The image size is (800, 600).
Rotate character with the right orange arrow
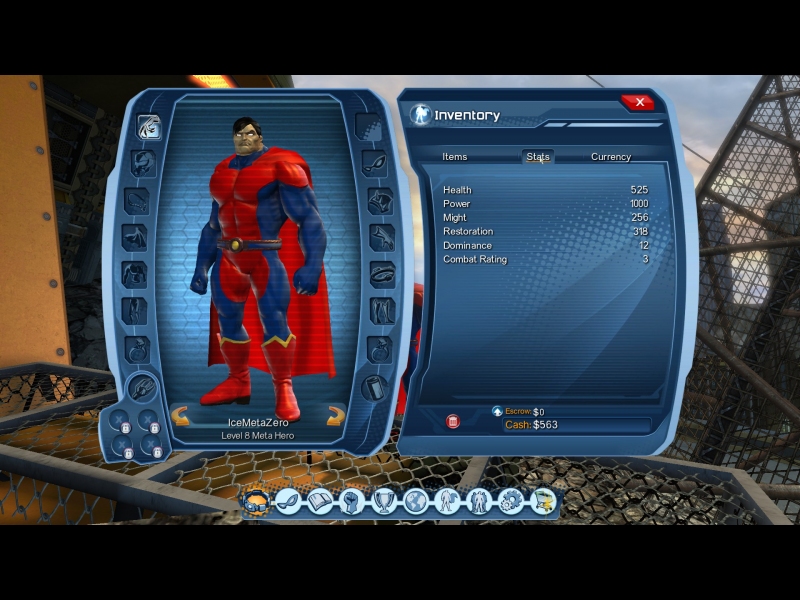pyautogui.click(x=335, y=417)
